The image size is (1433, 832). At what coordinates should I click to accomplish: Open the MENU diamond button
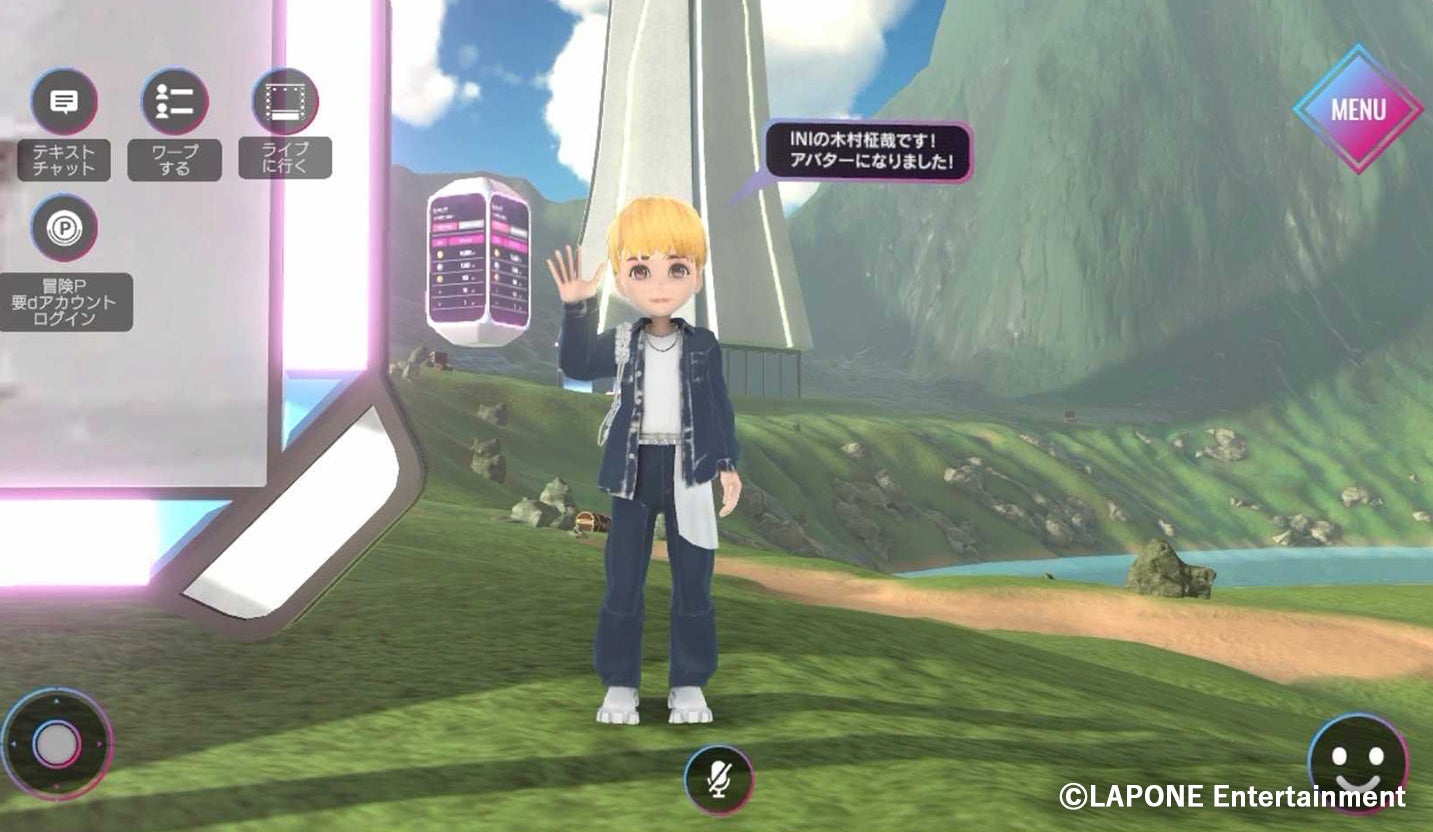coord(1358,109)
